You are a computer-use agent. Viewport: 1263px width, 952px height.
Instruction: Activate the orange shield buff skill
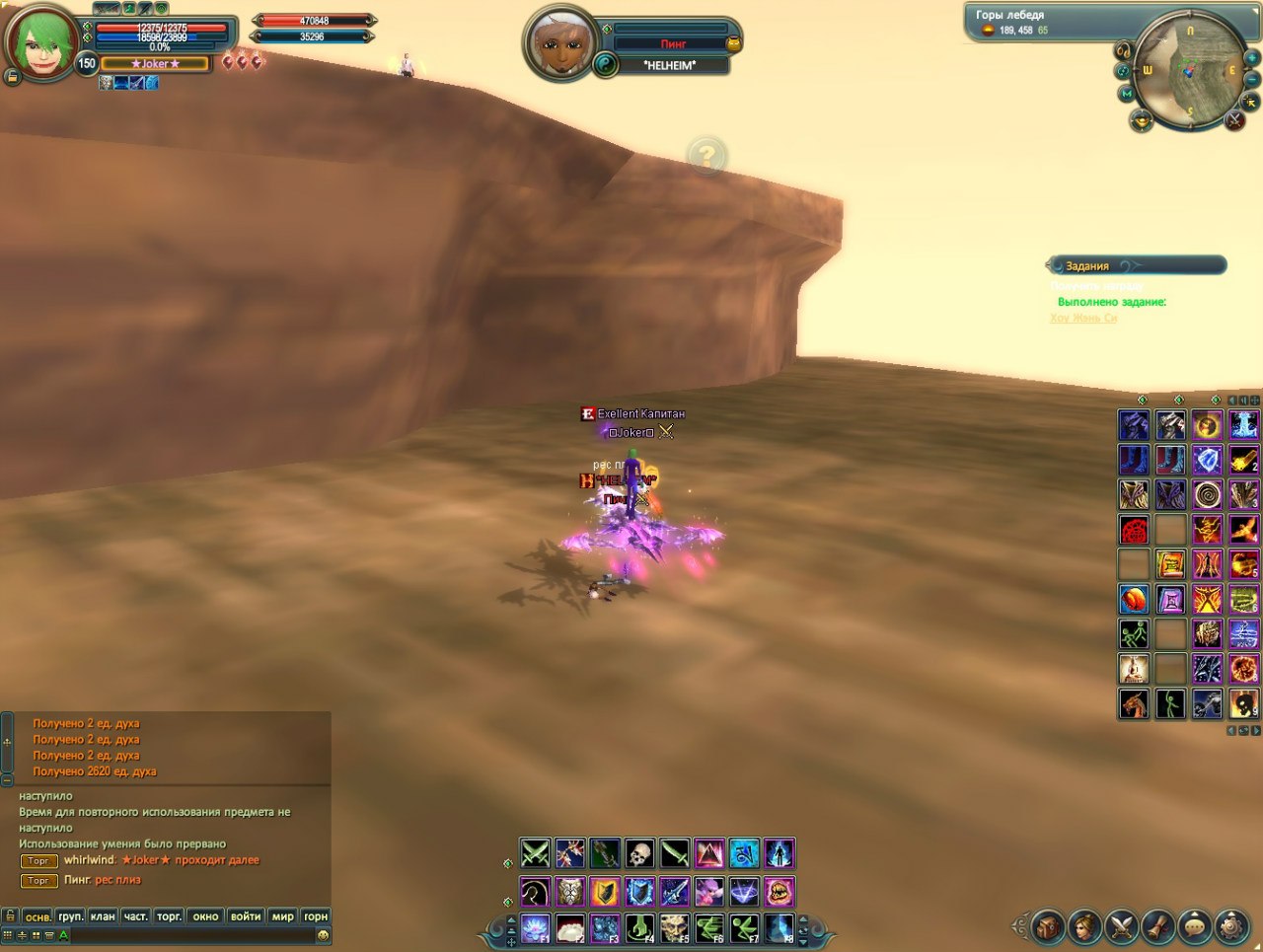coord(605,892)
